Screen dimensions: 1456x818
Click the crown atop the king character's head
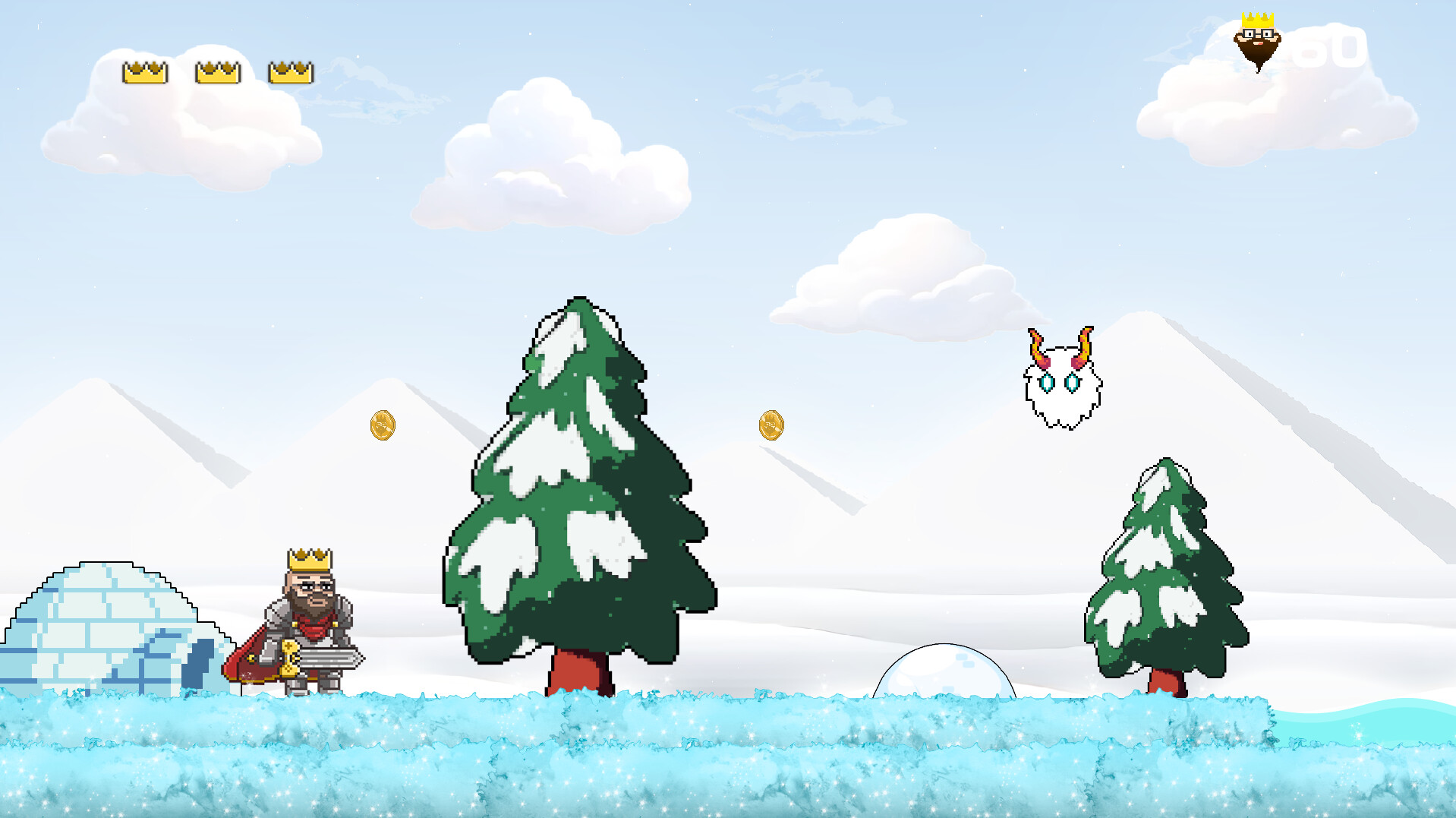tap(308, 560)
